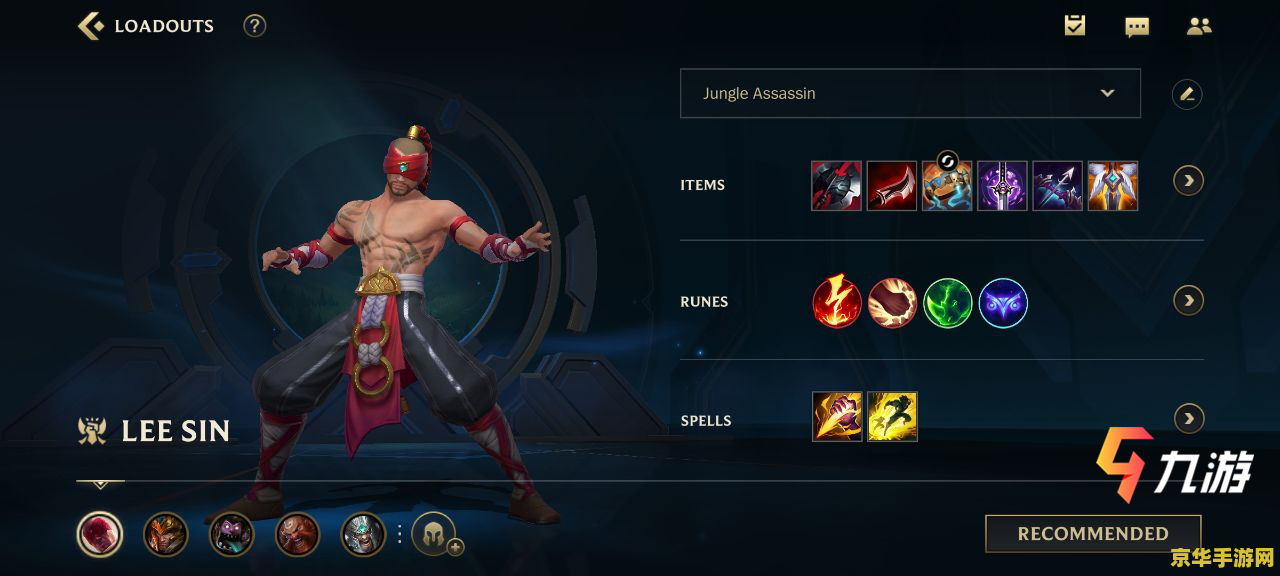Open the chat speech bubble
The height and width of the screenshot is (576, 1280).
[x=1137, y=27]
